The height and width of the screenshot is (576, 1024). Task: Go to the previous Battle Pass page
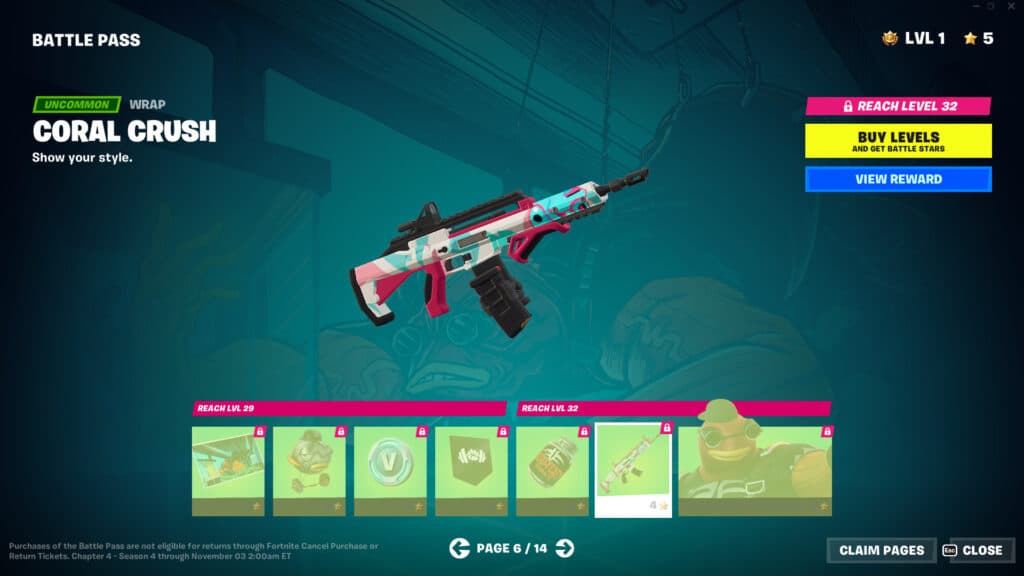click(x=460, y=547)
